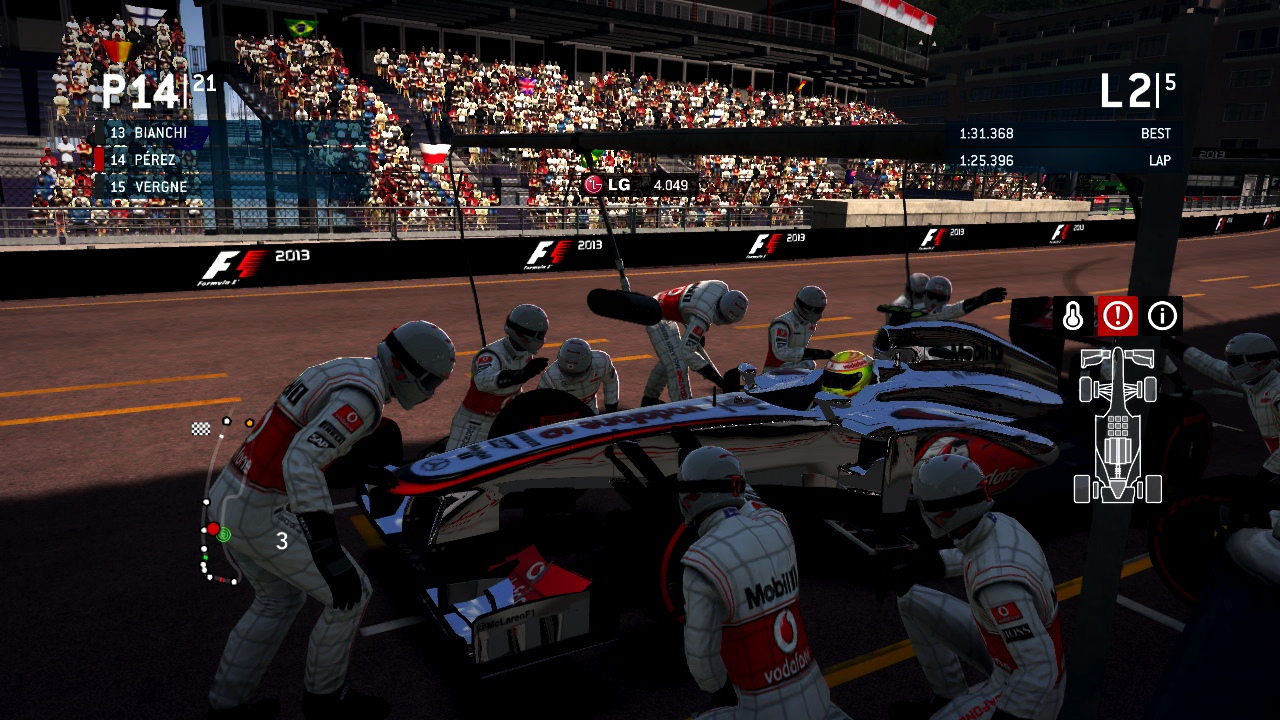Toggle the LAP time display

[1158, 160]
